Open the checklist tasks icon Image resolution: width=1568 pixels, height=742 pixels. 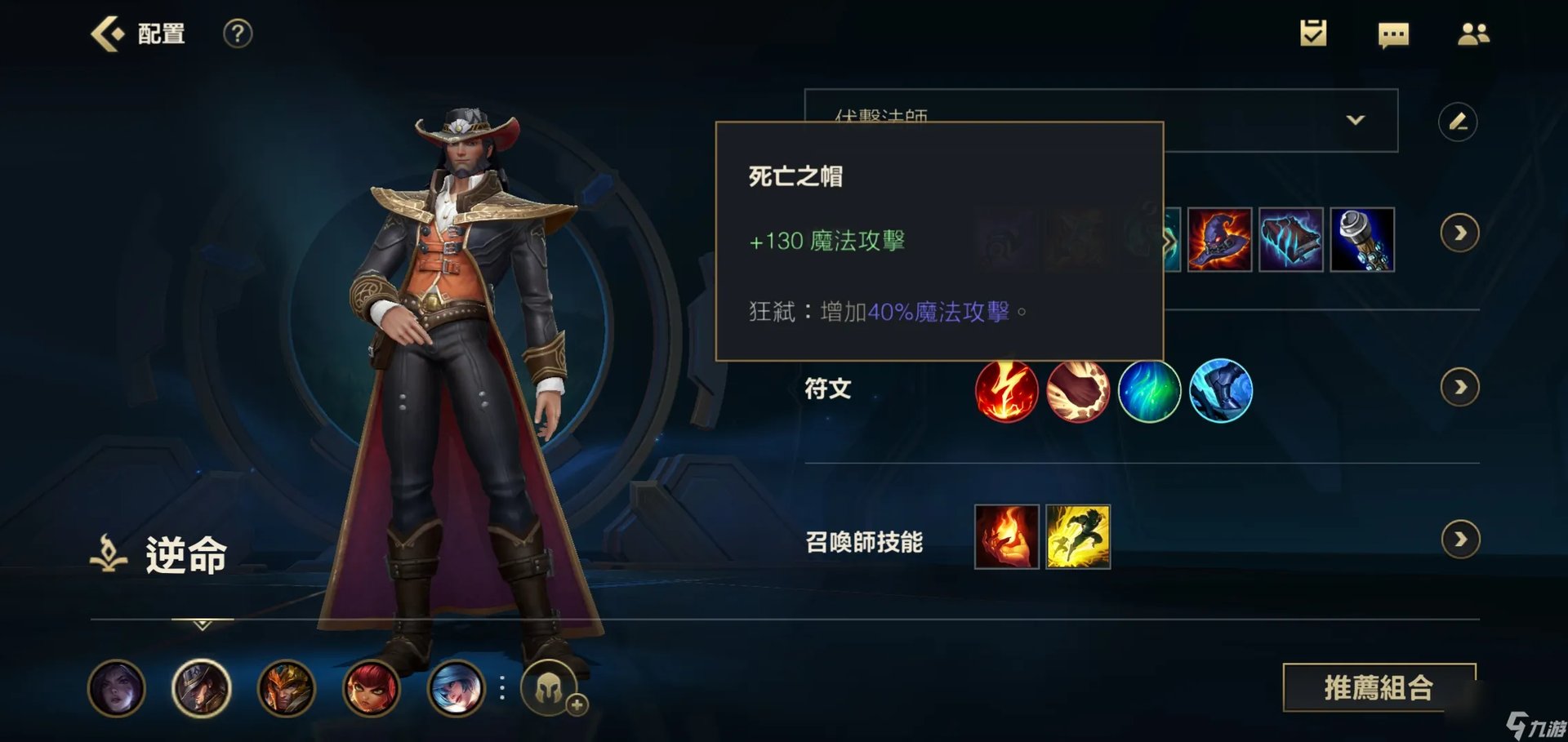pyautogui.click(x=1313, y=33)
